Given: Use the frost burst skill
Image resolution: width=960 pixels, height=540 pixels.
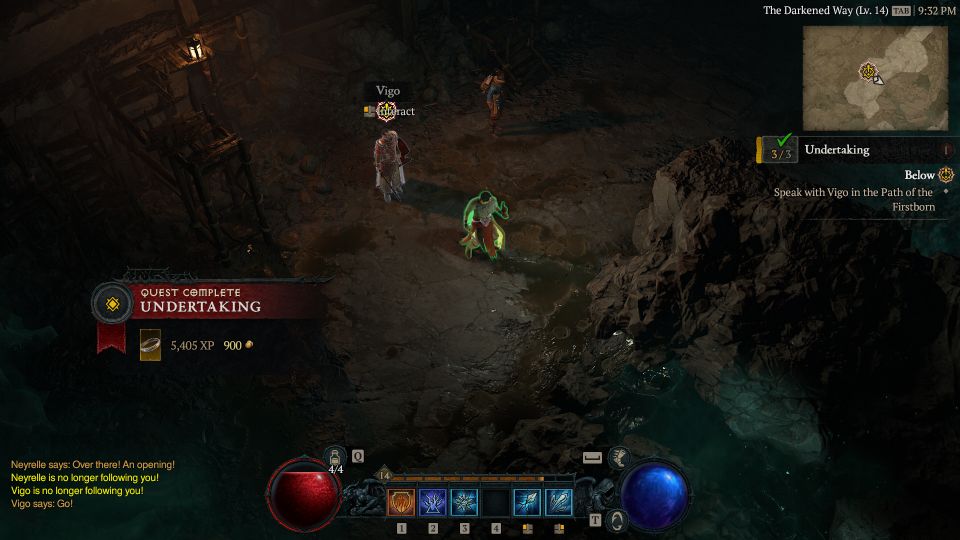Looking at the screenshot, I should click(x=465, y=502).
